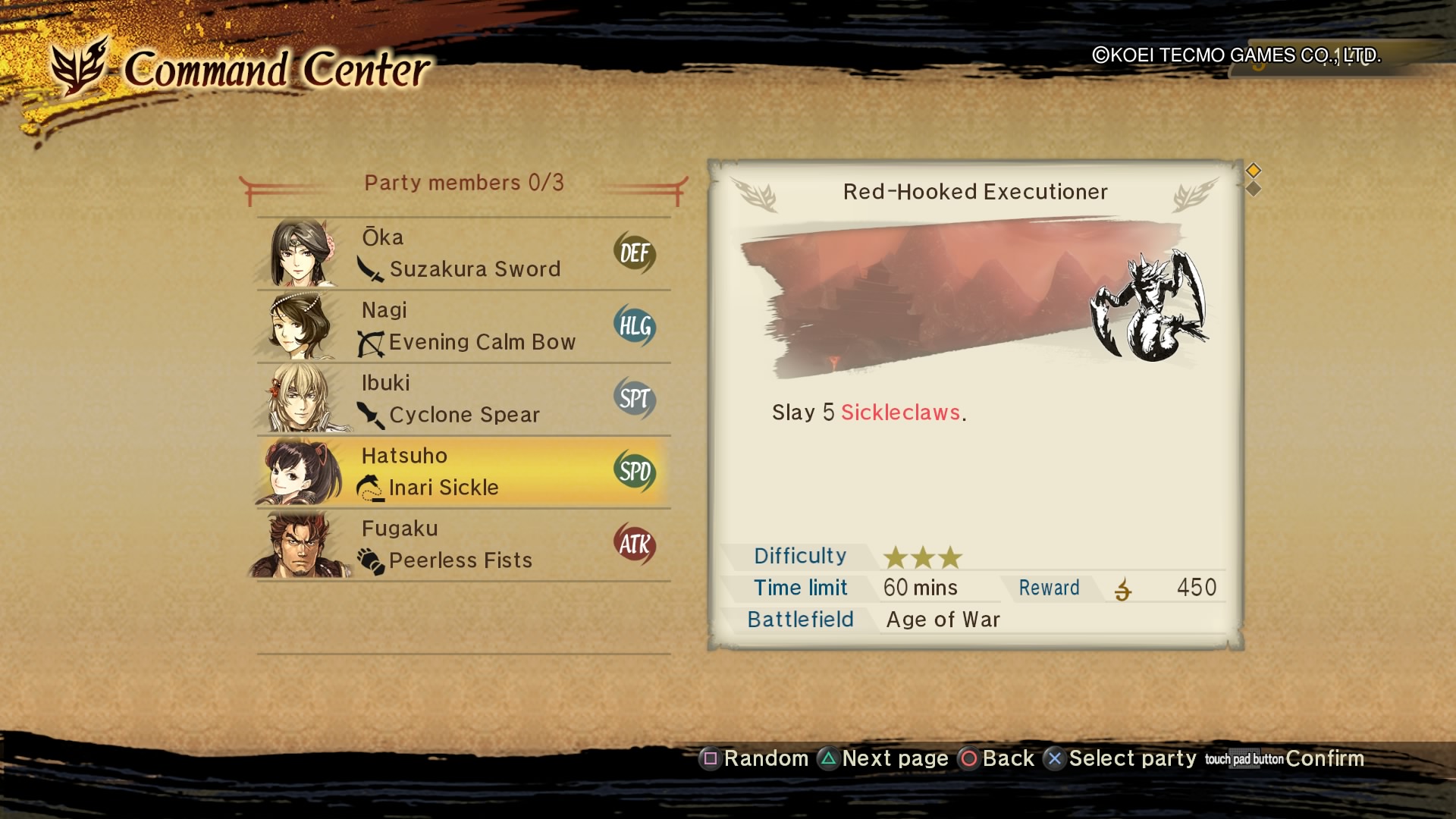This screenshot has height=819, width=1456.
Task: Click the Battlefield entry Age of War
Action: [943, 620]
